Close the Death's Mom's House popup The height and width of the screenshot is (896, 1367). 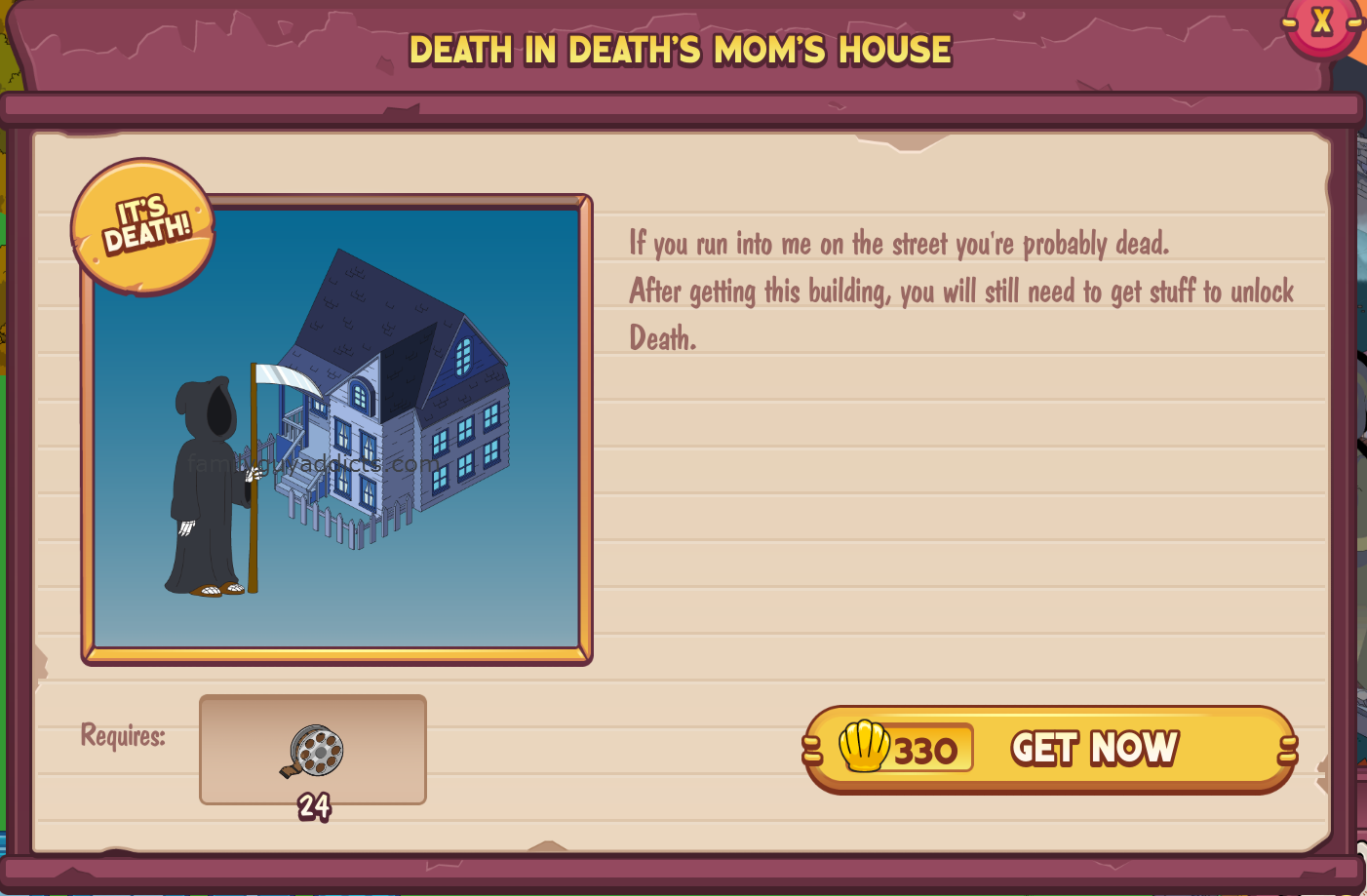1321,22
